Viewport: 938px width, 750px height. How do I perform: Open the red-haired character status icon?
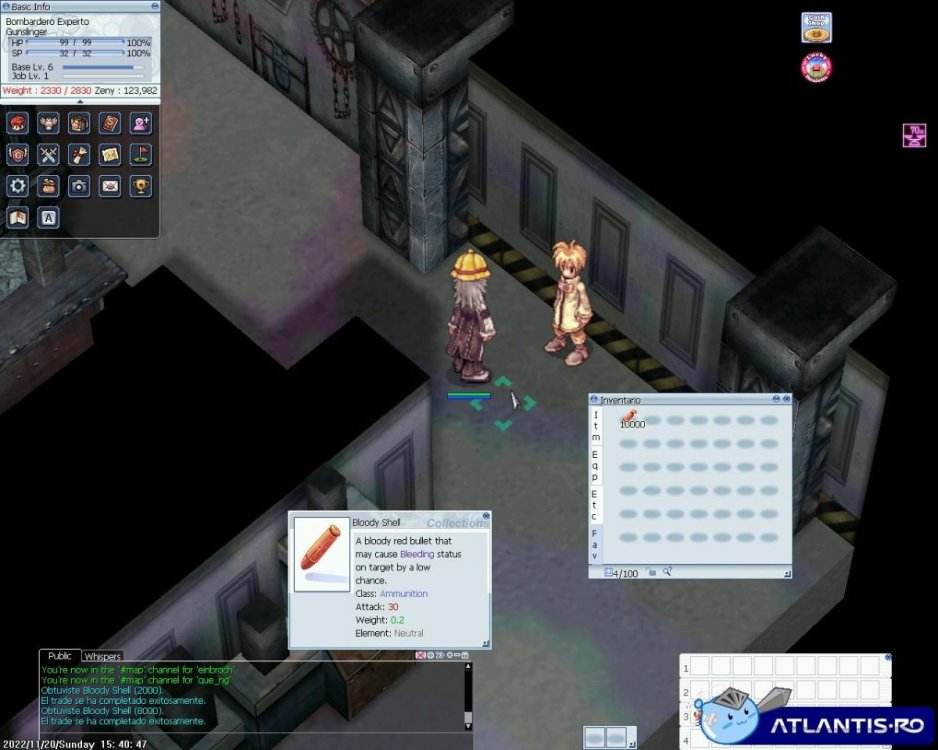click(x=18, y=124)
